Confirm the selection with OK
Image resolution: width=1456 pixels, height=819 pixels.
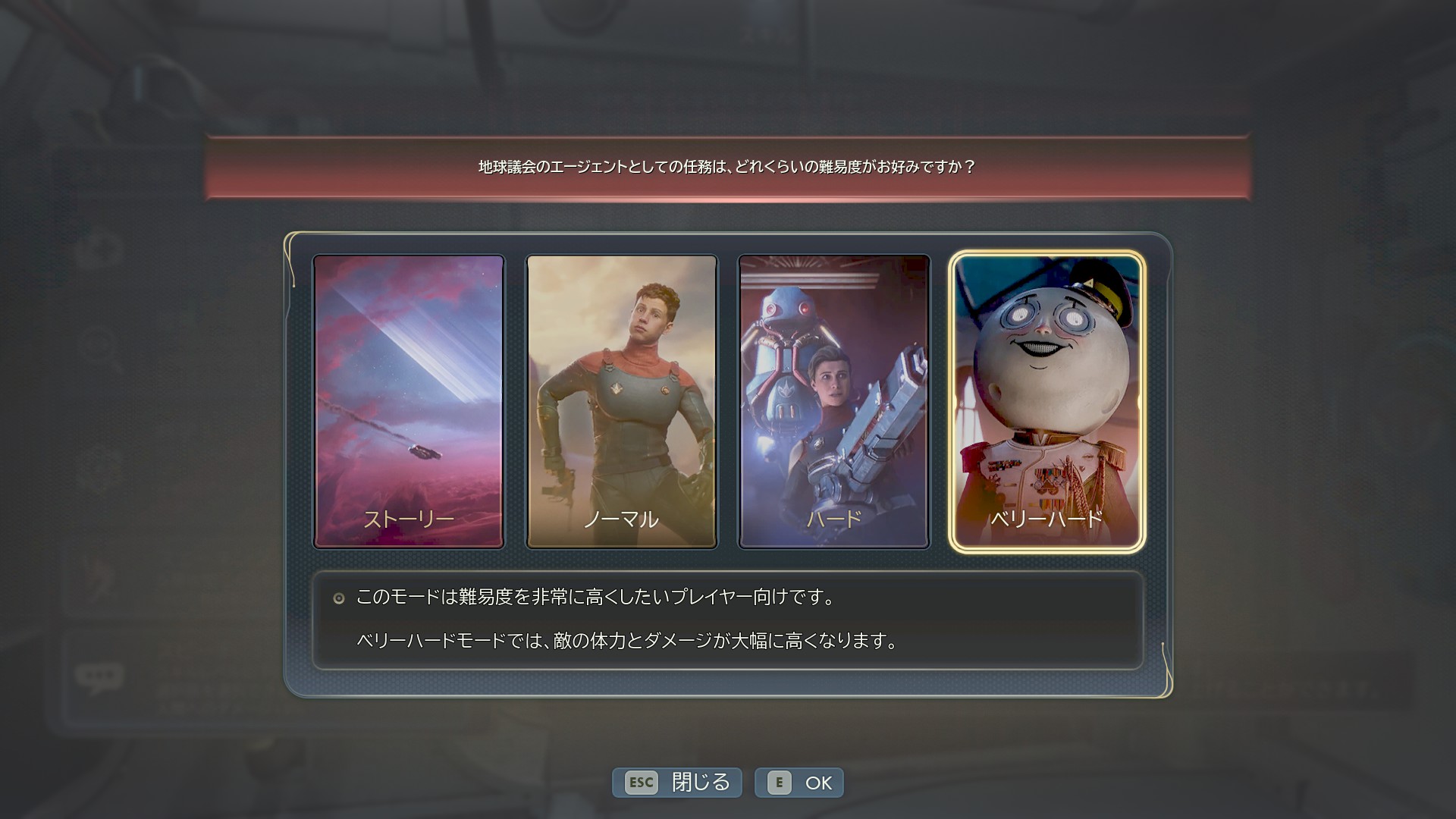[x=799, y=783]
